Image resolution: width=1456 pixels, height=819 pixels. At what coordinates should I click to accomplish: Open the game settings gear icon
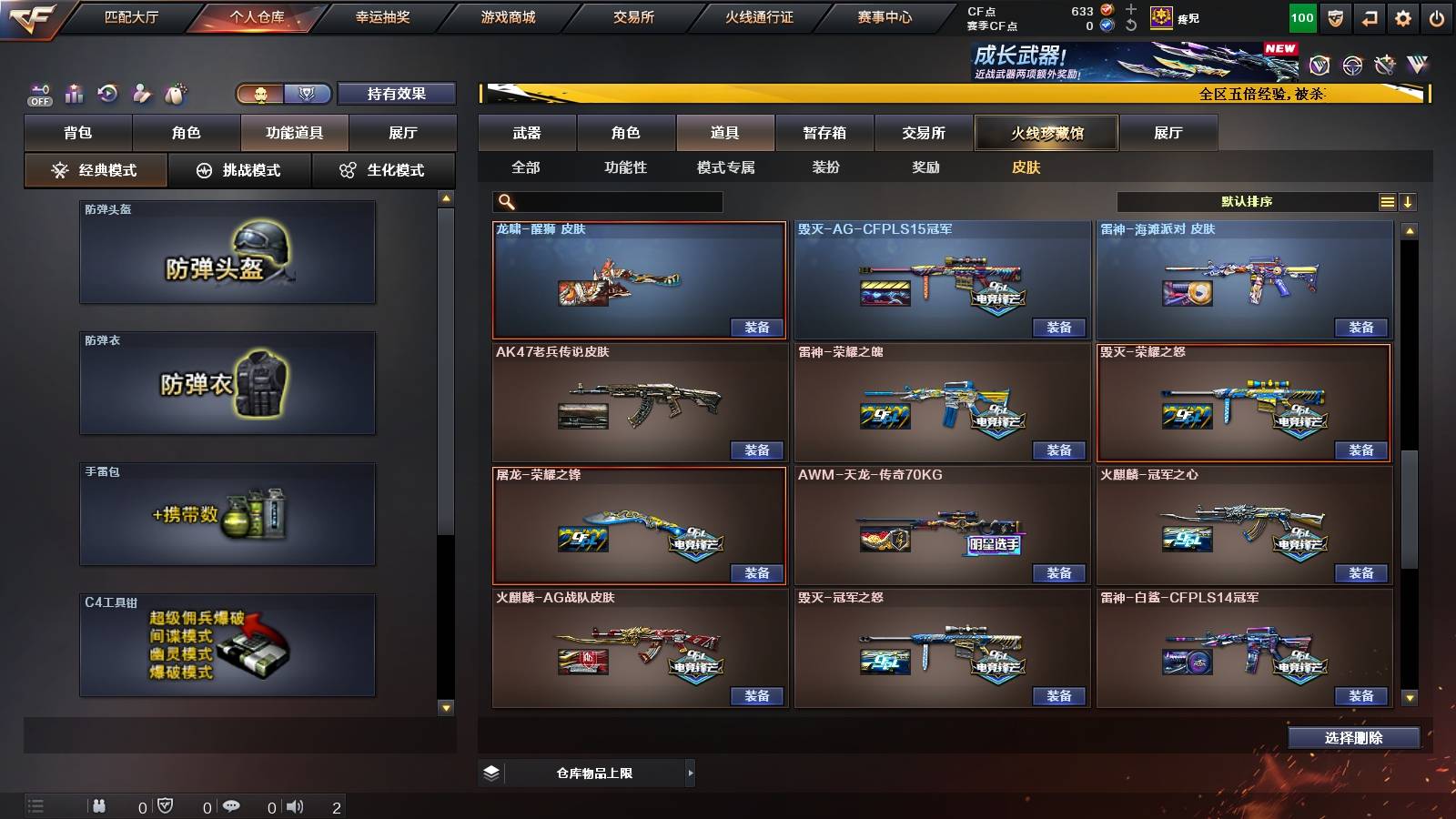pos(1403,16)
